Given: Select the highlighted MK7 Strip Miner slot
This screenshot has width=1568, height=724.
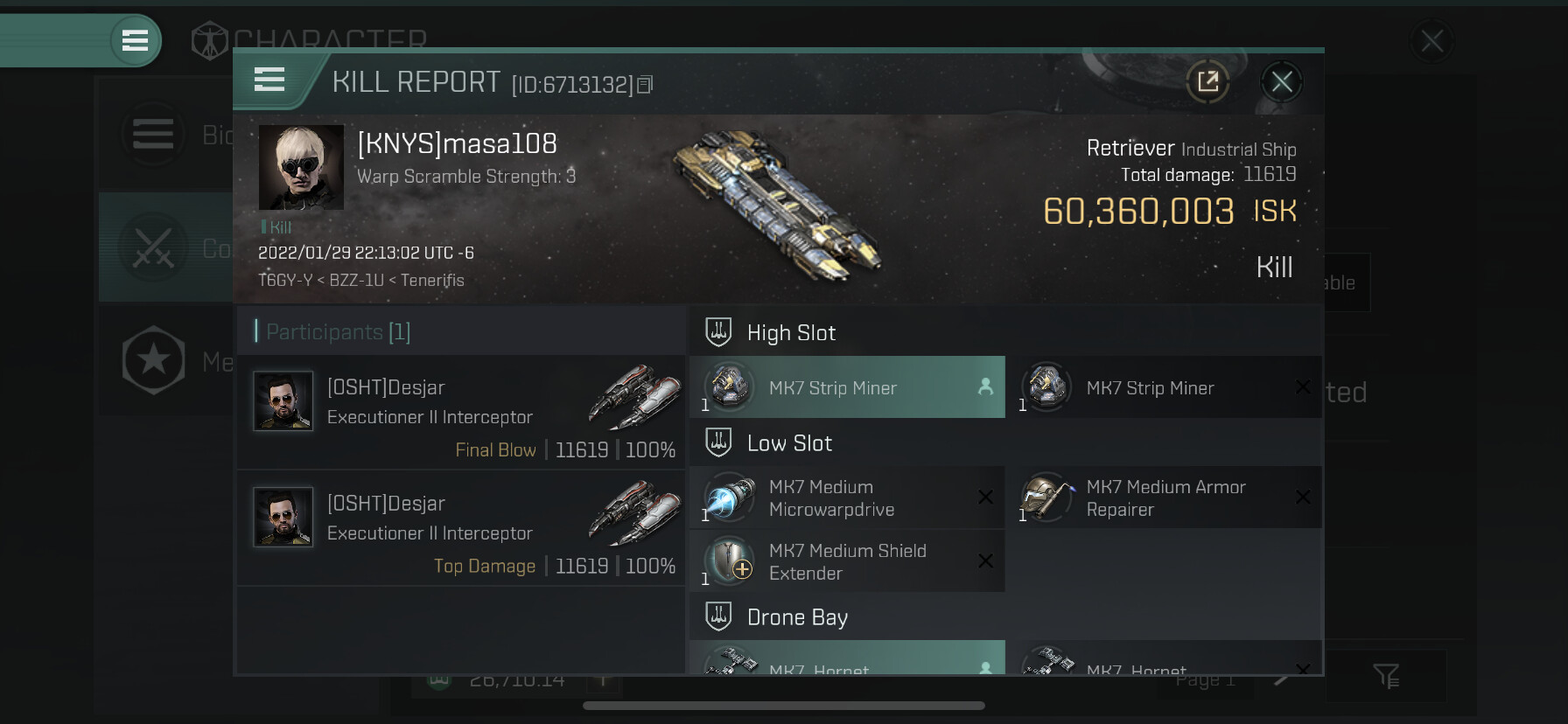Looking at the screenshot, I should (847, 387).
